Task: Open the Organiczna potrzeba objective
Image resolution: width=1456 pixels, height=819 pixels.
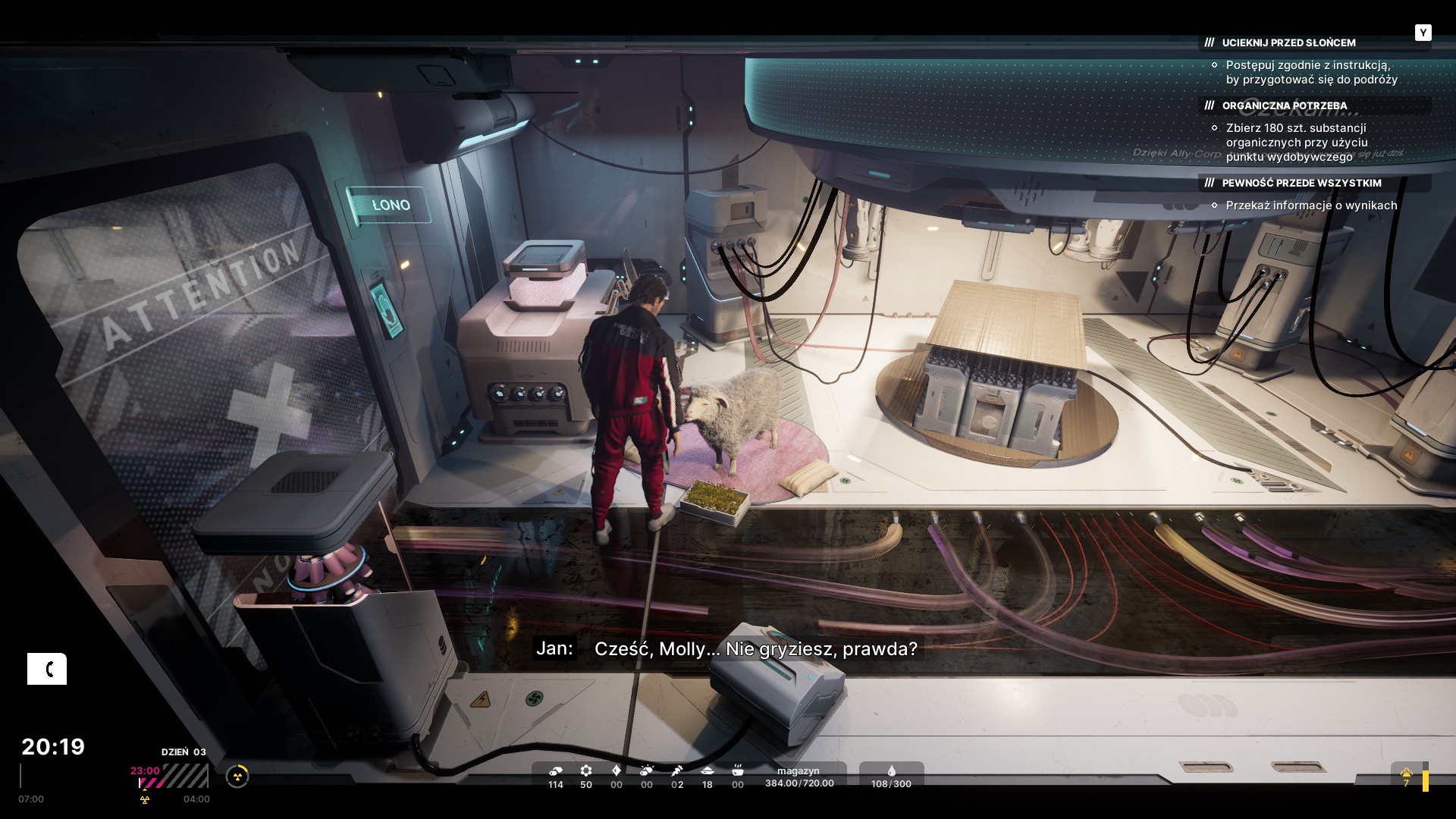Action: tap(1284, 106)
